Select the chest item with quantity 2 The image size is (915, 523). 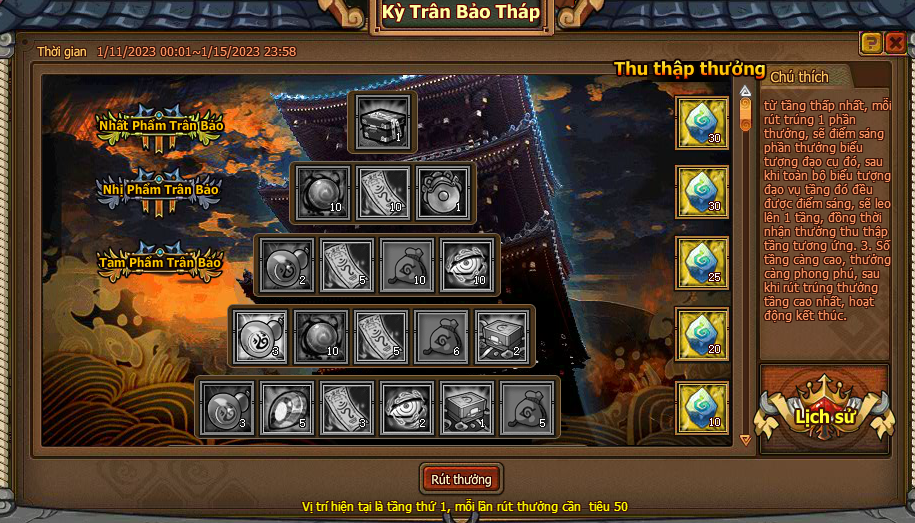tap(502, 336)
